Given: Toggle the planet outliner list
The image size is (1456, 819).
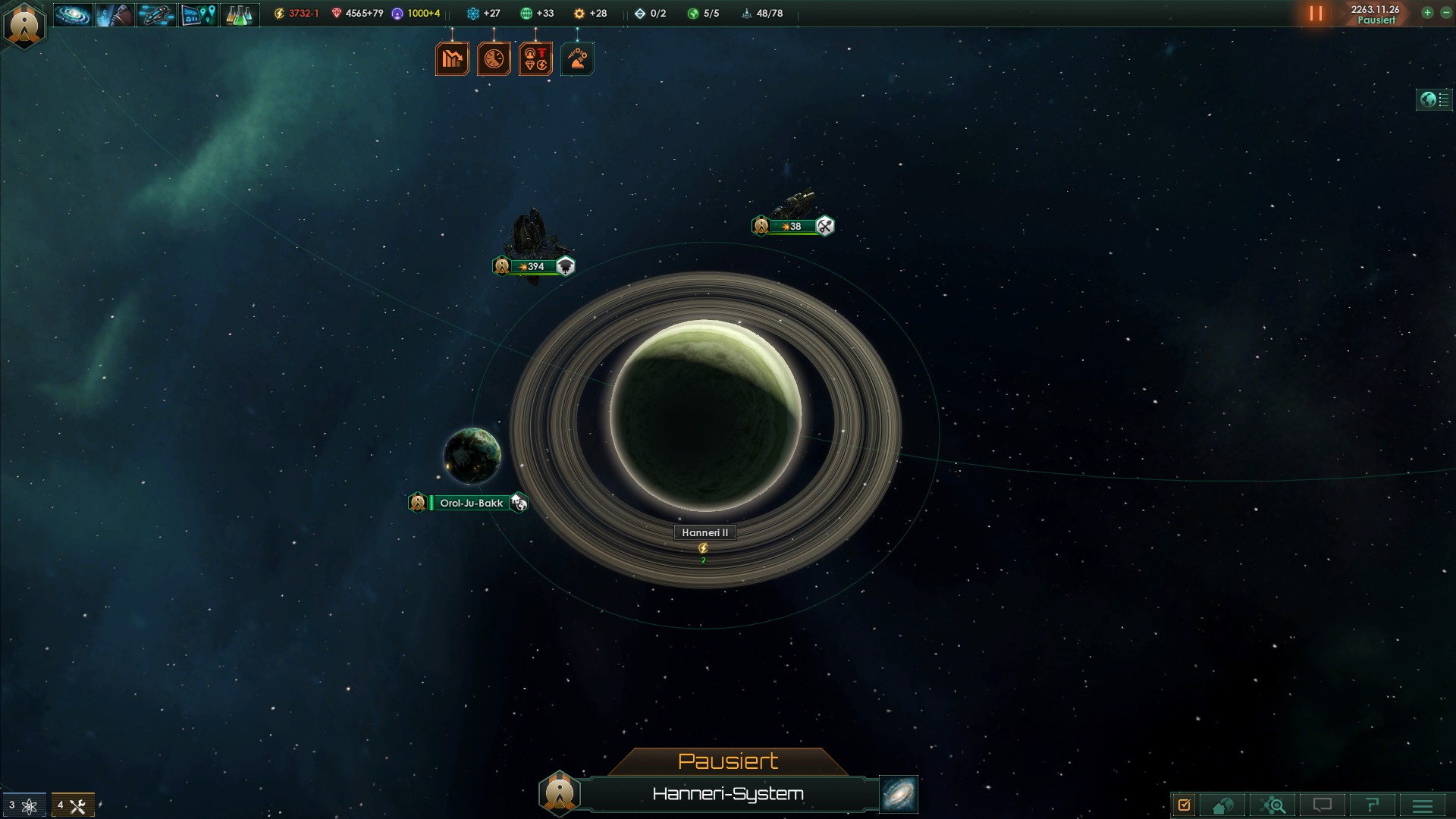Looking at the screenshot, I should click(1435, 100).
